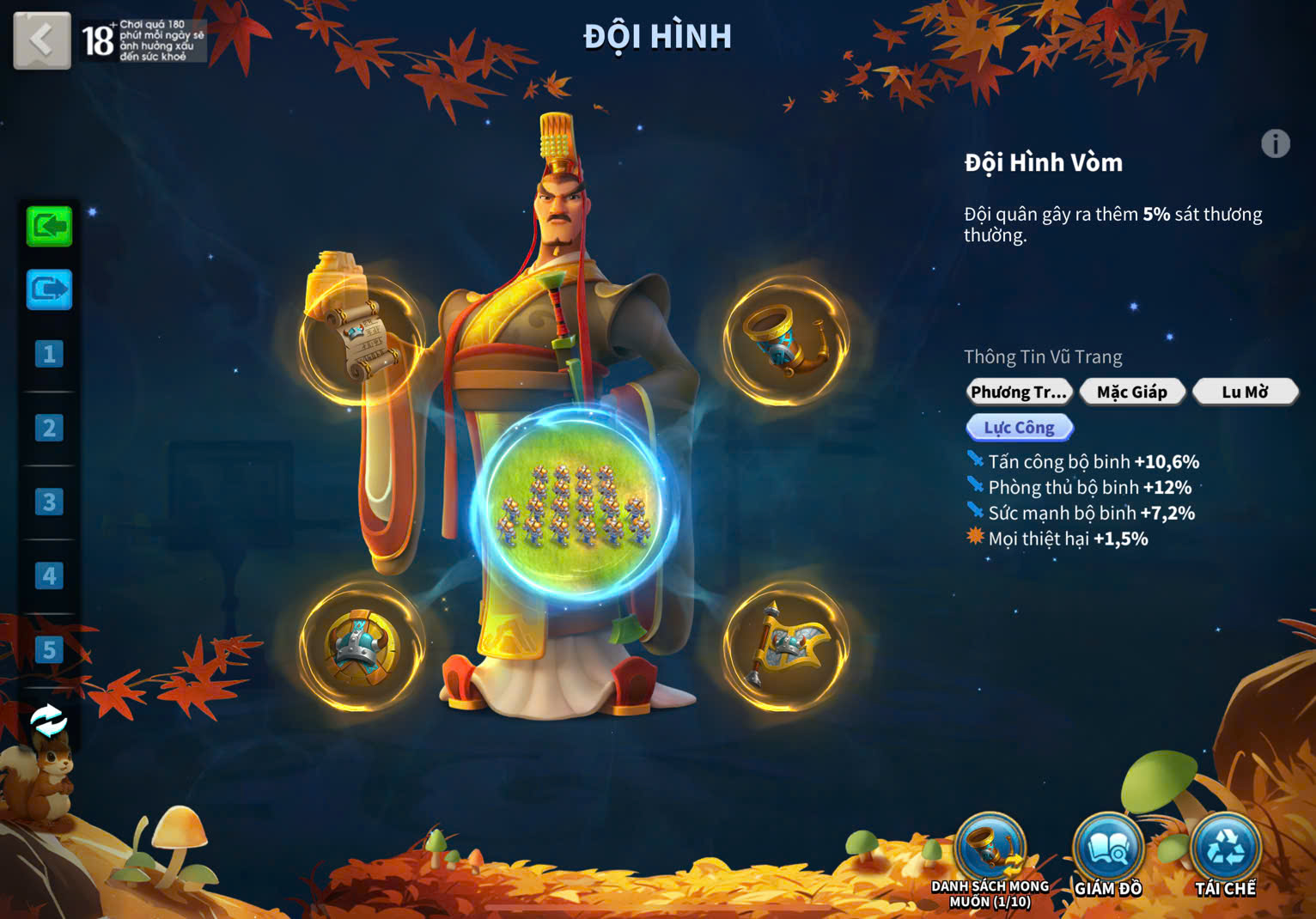Screen dimensions: 1316x919
Task: Select formation preset 1
Action: pyautogui.click(x=49, y=354)
